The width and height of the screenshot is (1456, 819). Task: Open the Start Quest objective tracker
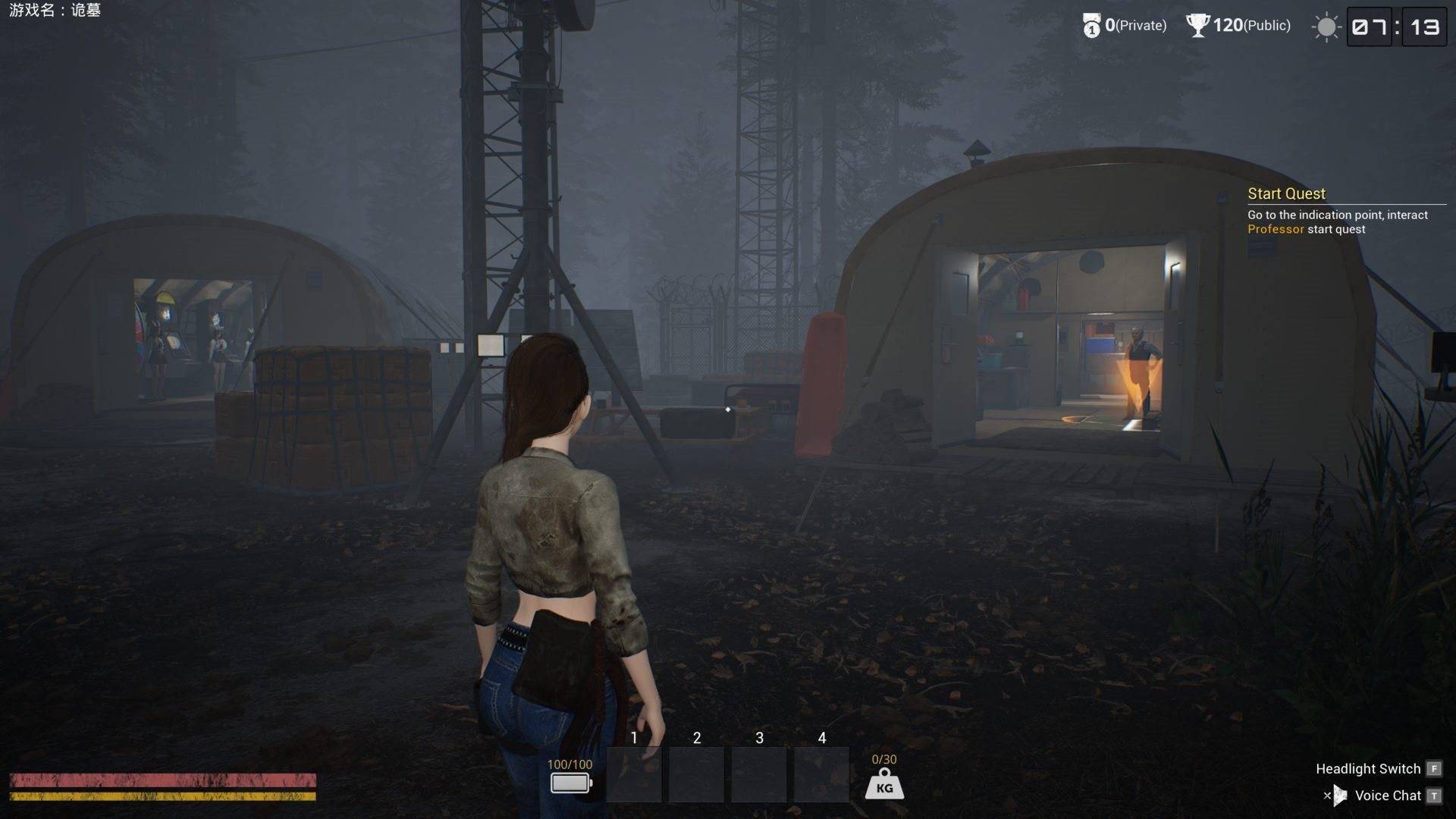click(1286, 193)
